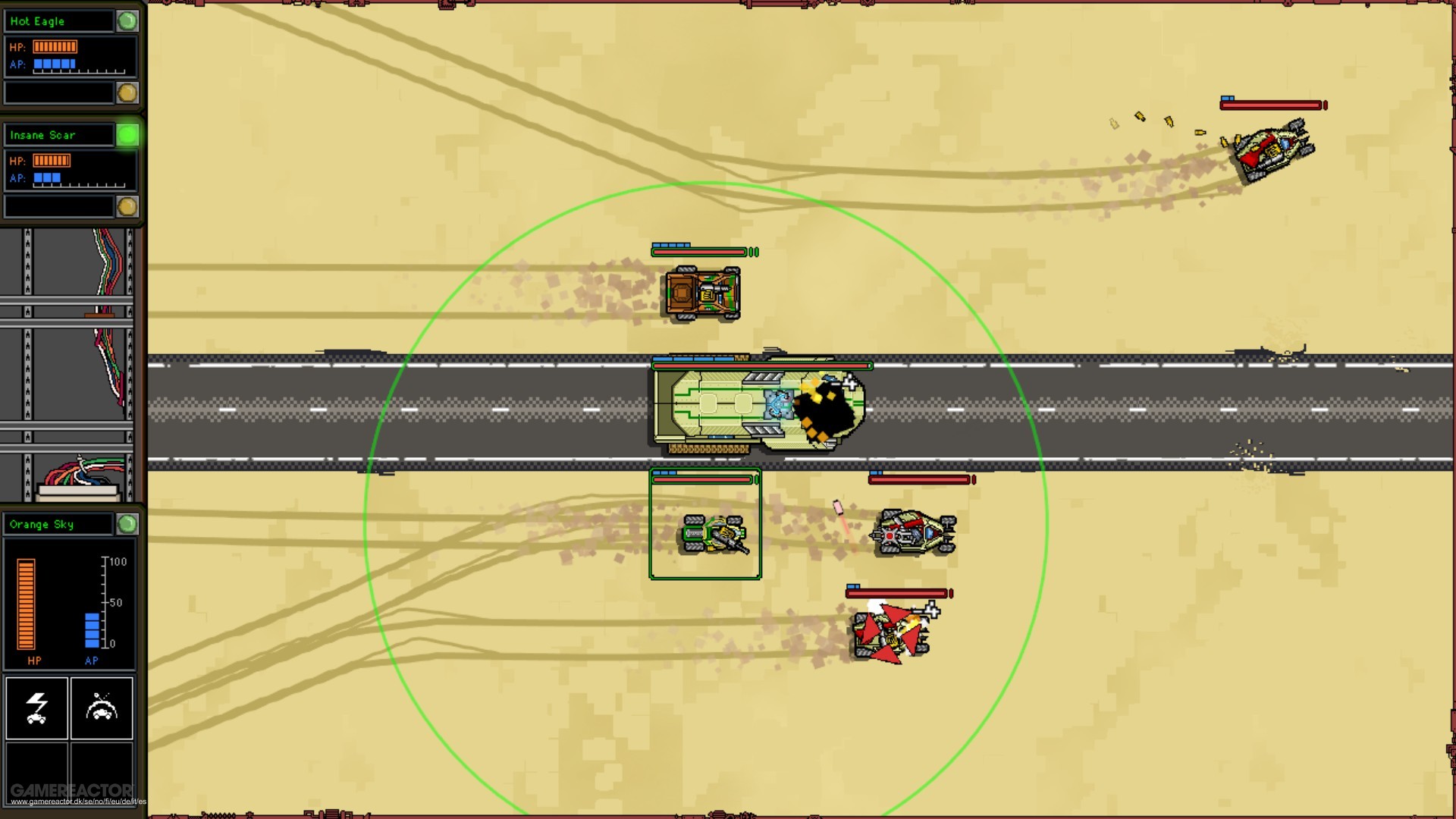The image size is (1456, 819).
Task: Toggle Hot Eagle's green status light
Action: pos(127,20)
